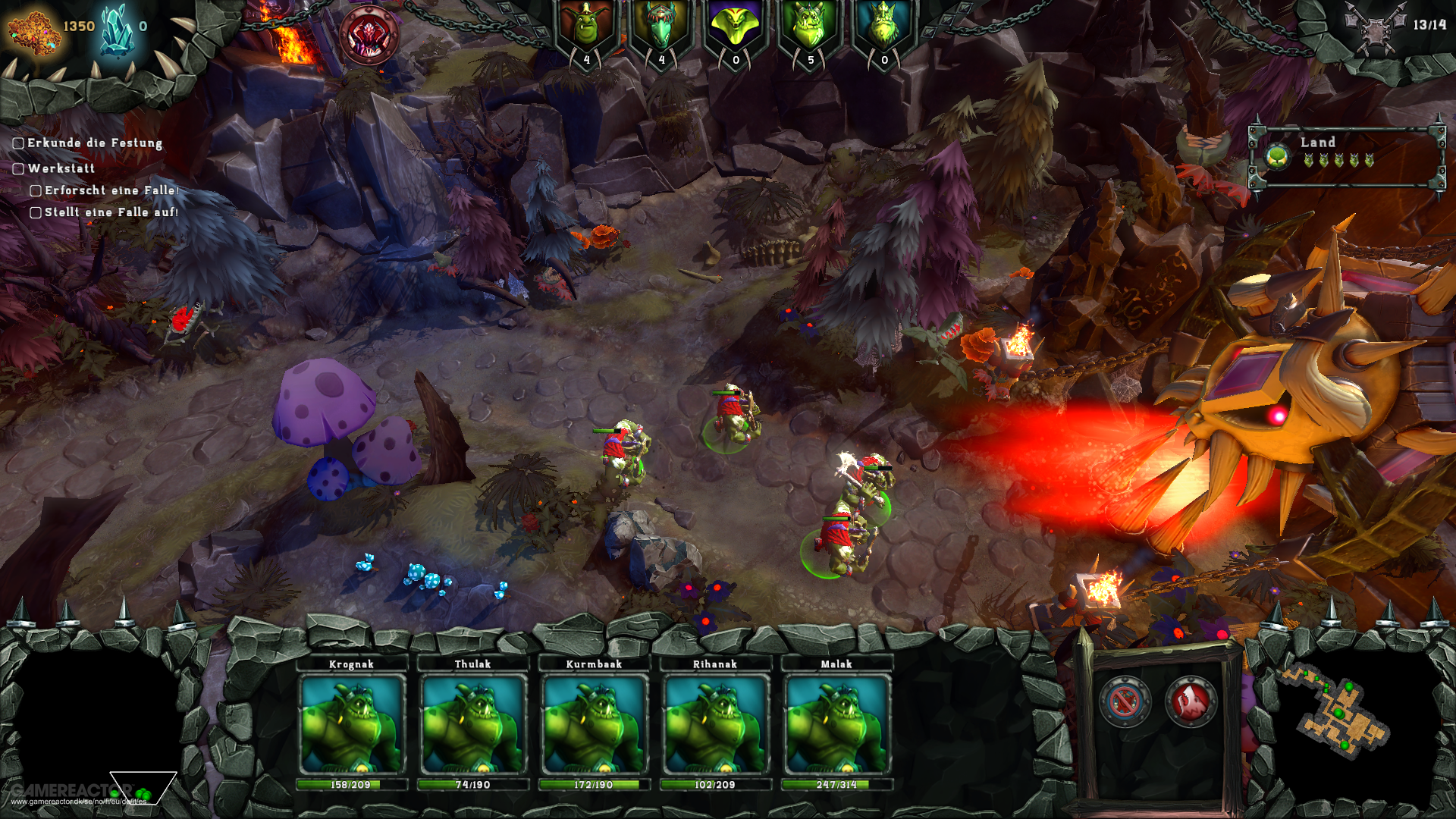The image size is (1456, 819).
Task: Select Thulak's unit portrait
Action: click(472, 724)
